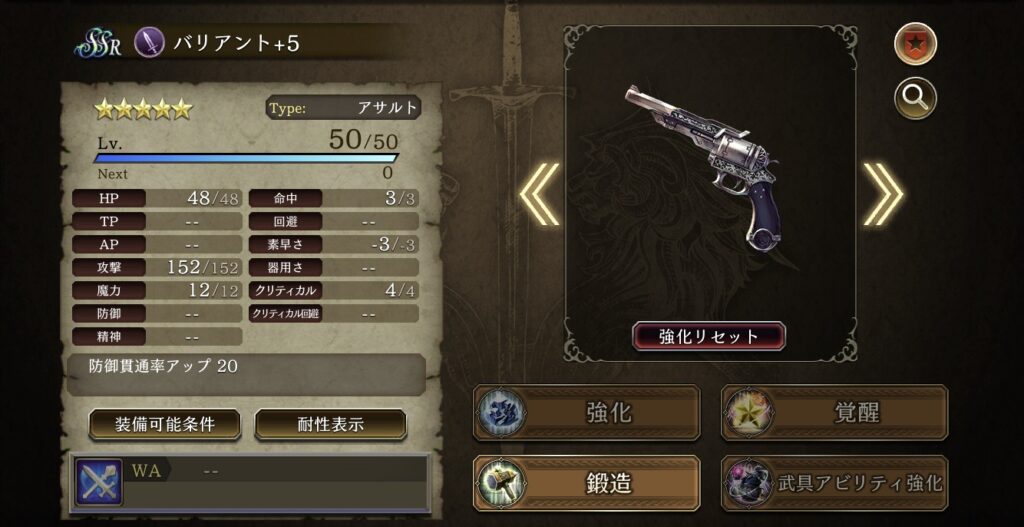The height and width of the screenshot is (527, 1024).
Task: Open the 覚醒 awakening menu
Action: (x=834, y=412)
